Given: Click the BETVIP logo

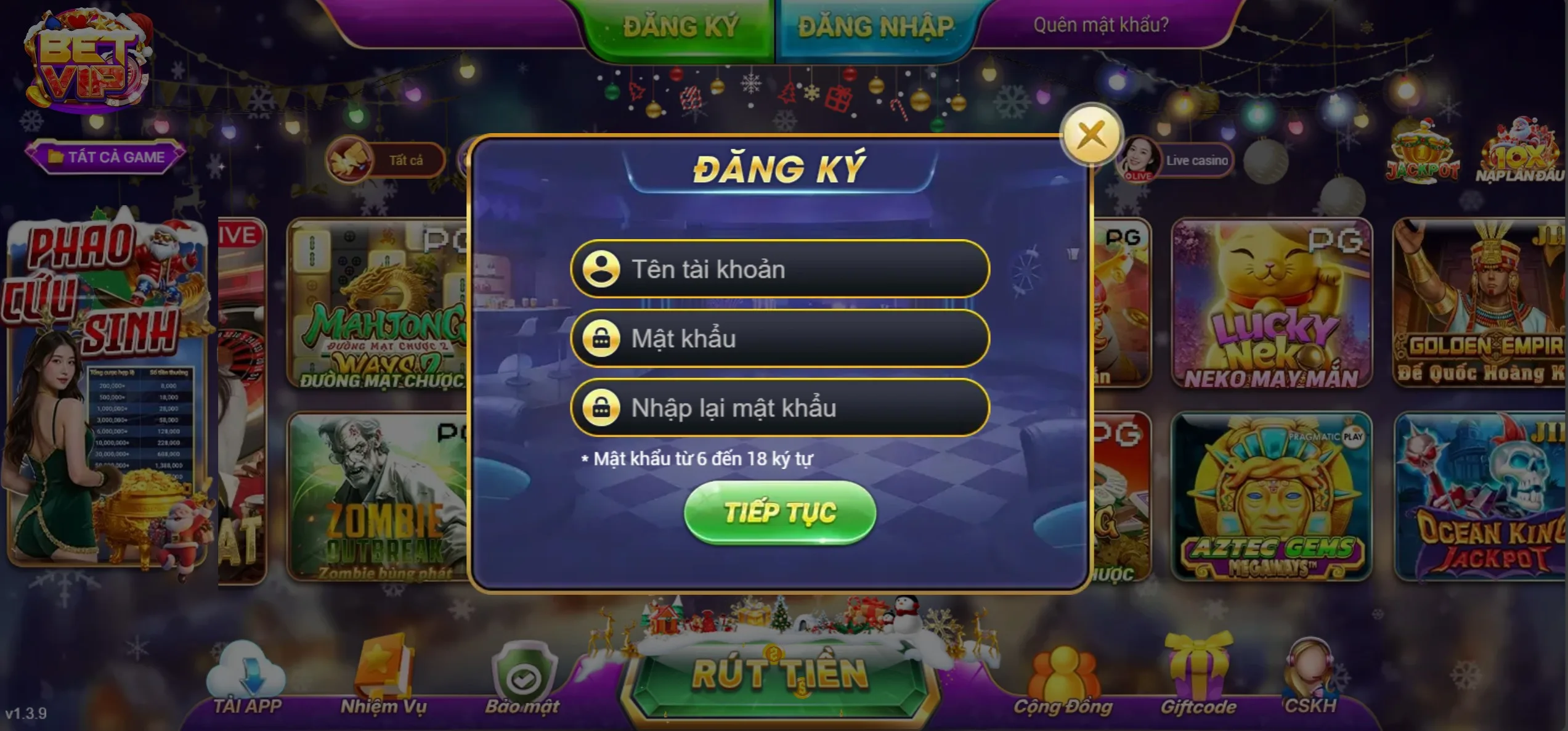Looking at the screenshot, I should pyautogui.click(x=86, y=62).
